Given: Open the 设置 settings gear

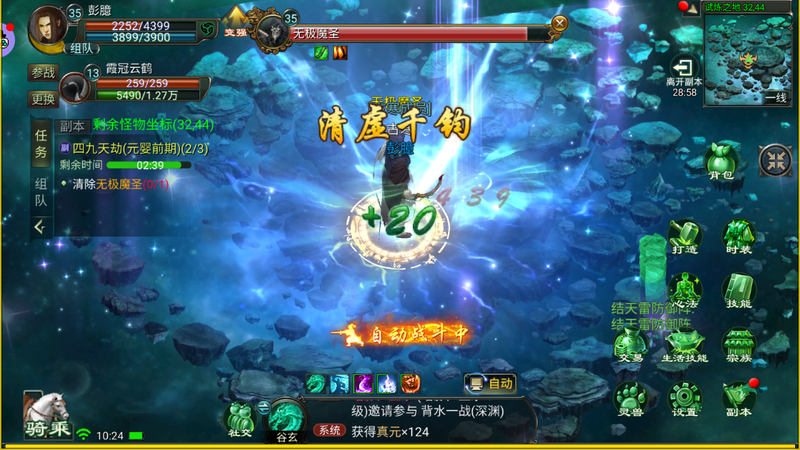Looking at the screenshot, I should pyautogui.click(x=684, y=397).
